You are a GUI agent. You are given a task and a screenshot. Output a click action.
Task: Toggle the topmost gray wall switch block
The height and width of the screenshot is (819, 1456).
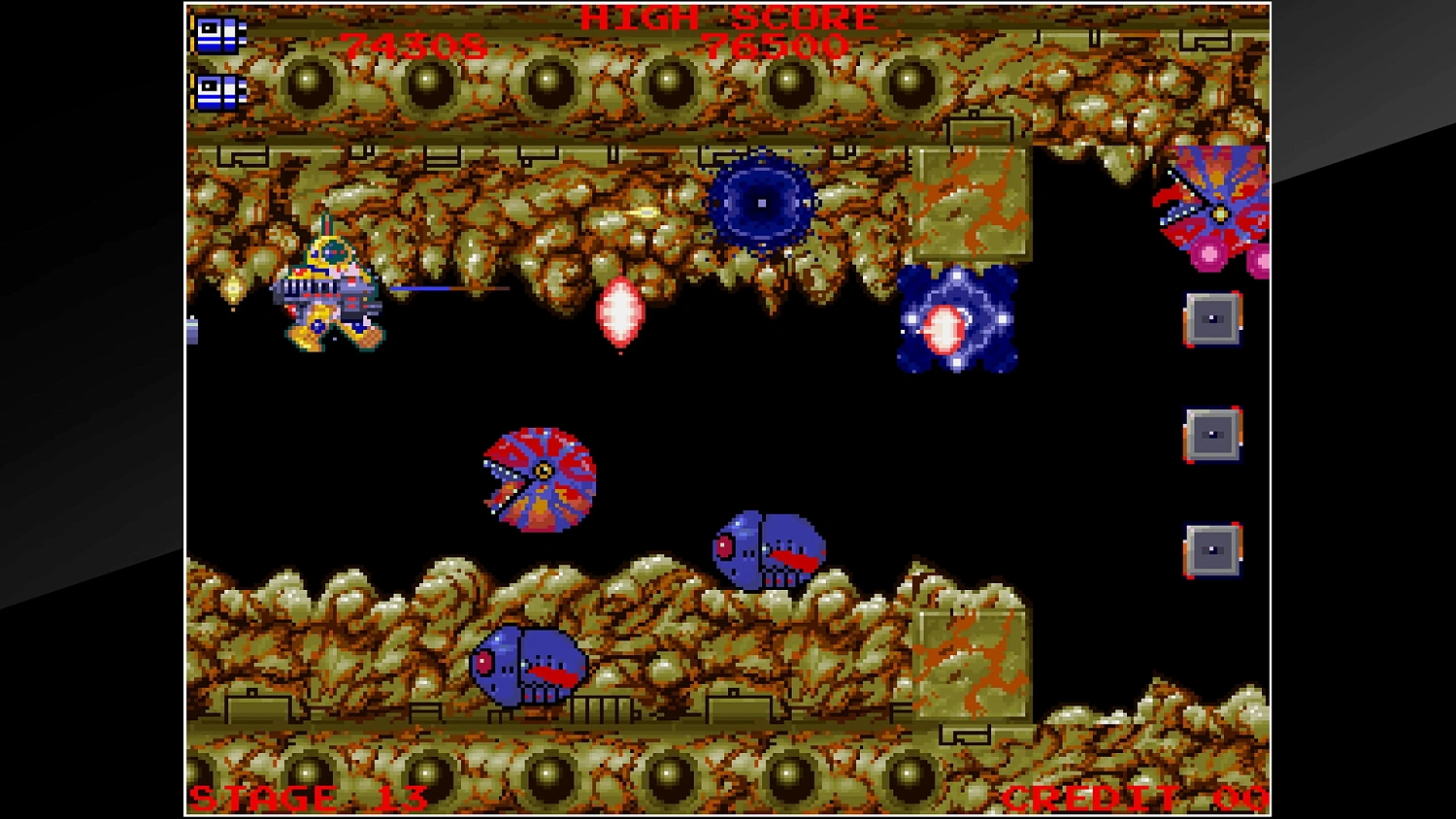coord(1210,318)
